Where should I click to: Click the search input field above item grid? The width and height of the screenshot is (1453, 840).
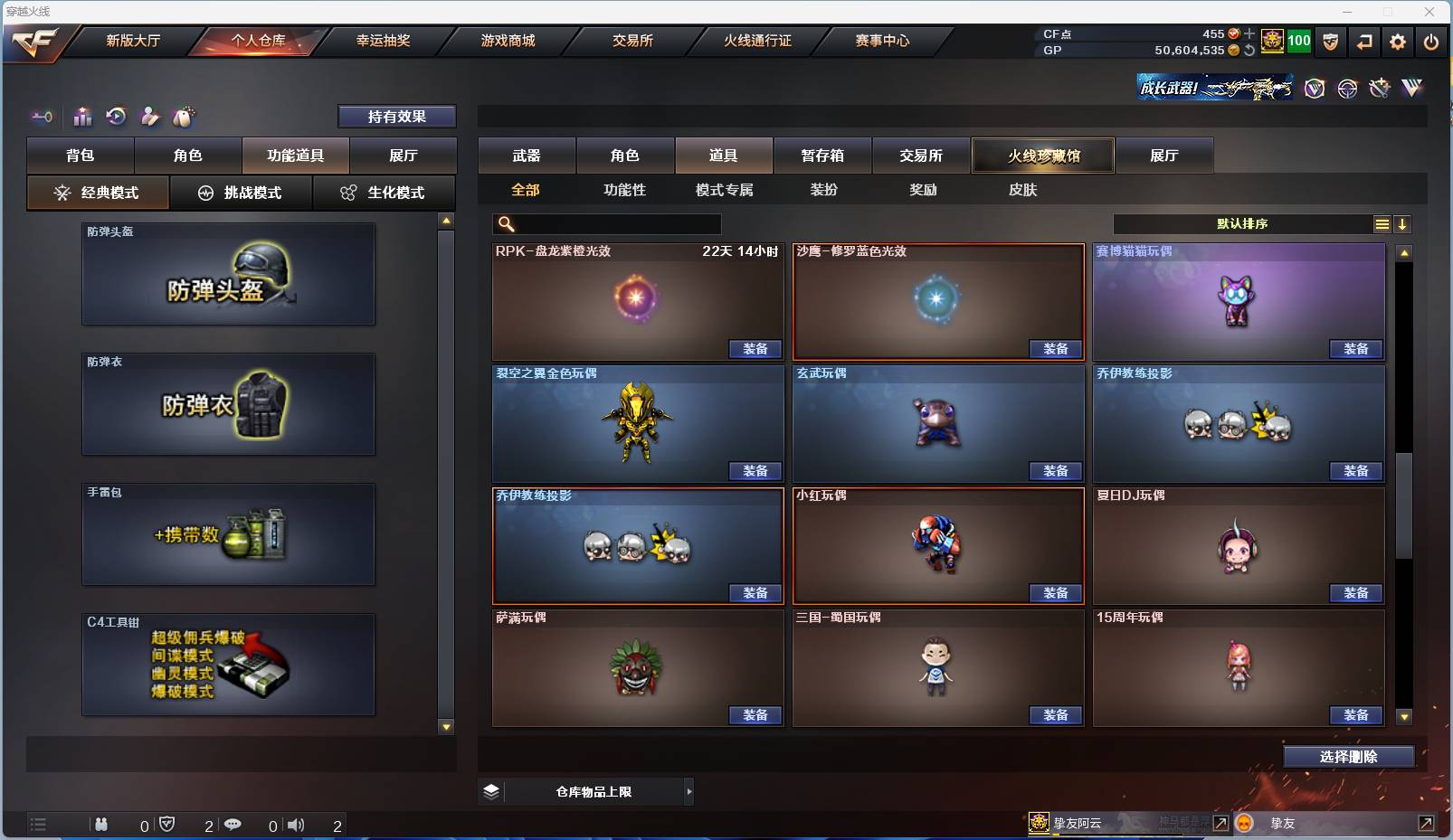coord(606,223)
